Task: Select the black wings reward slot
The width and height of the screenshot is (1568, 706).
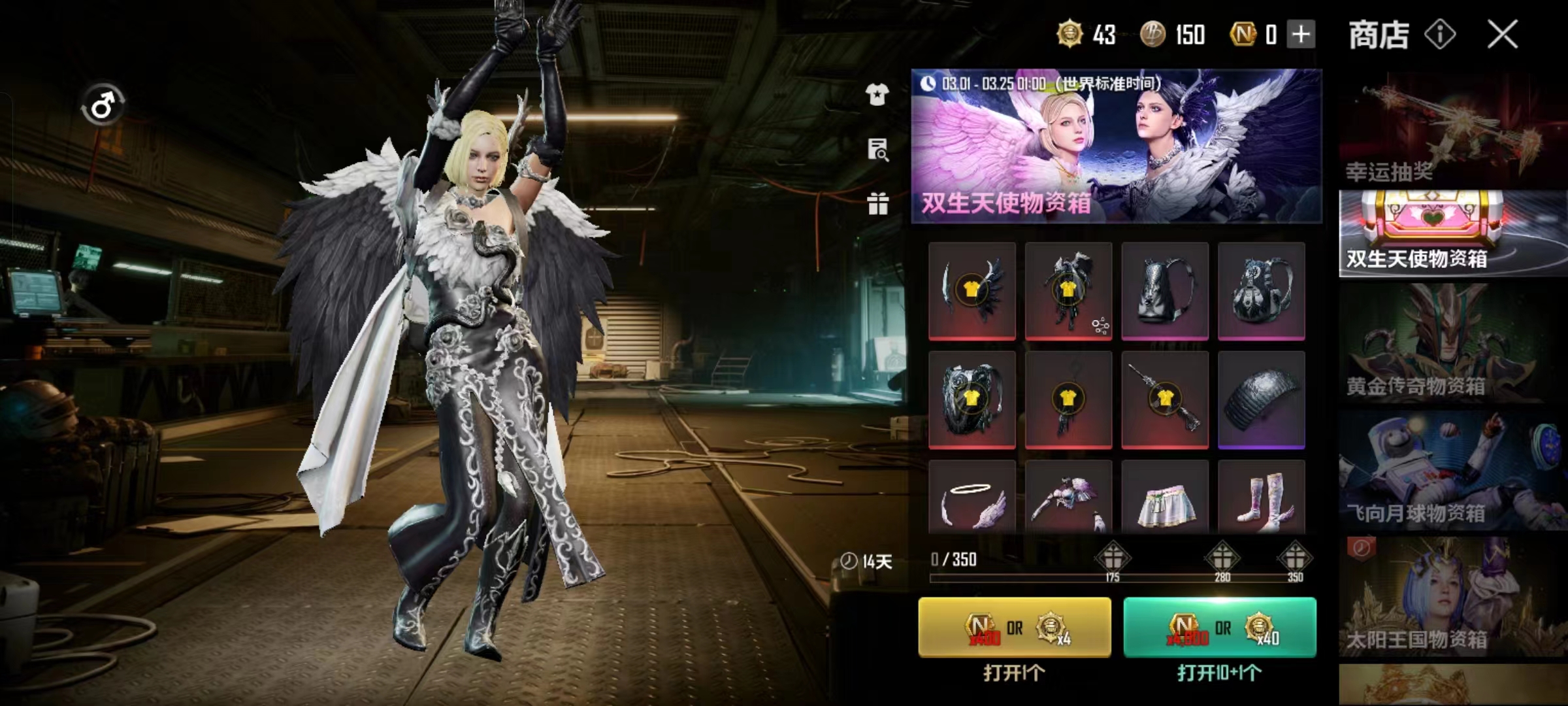Action: tap(972, 290)
